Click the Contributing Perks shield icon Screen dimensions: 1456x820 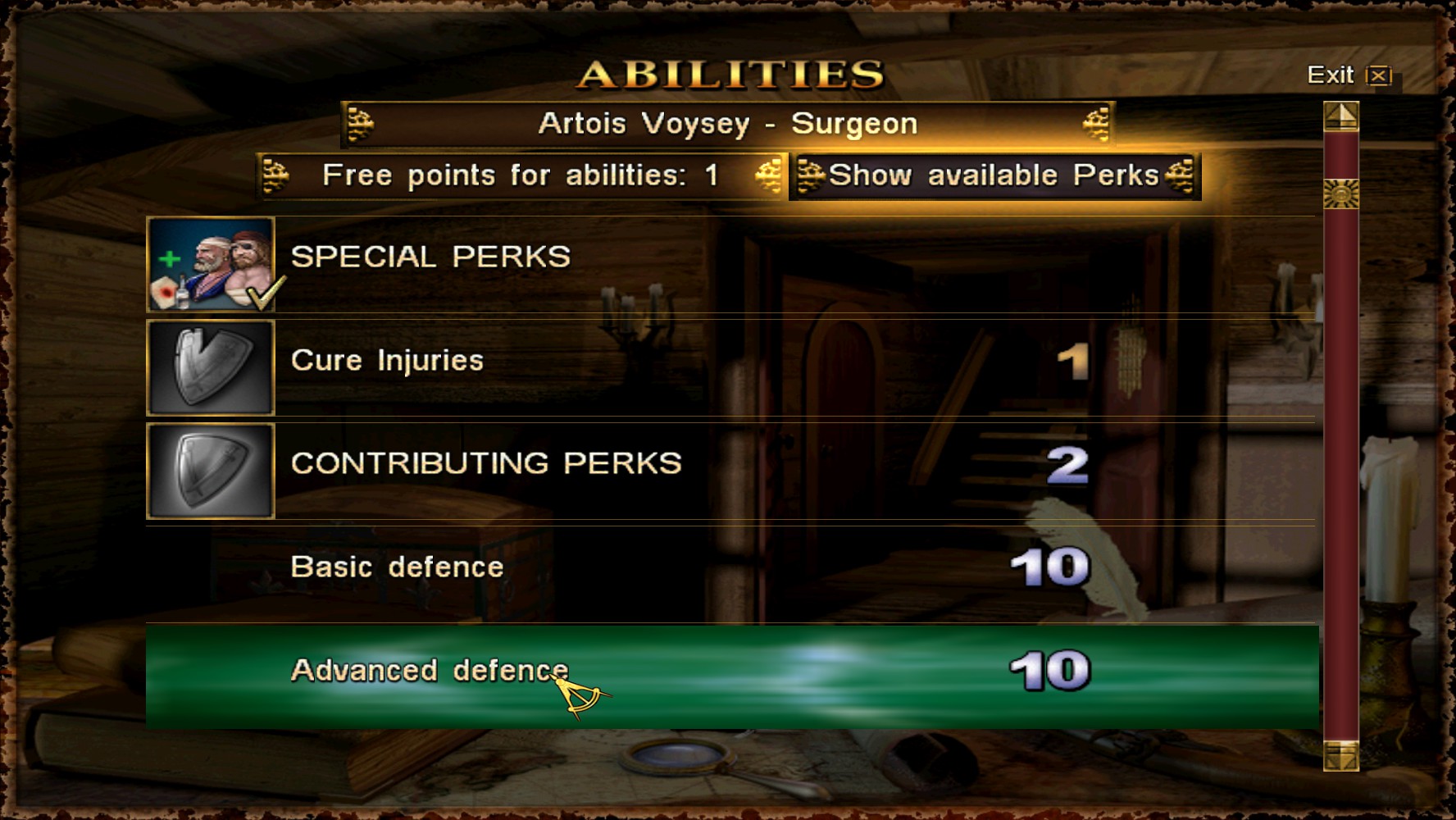pyautogui.click(x=211, y=471)
